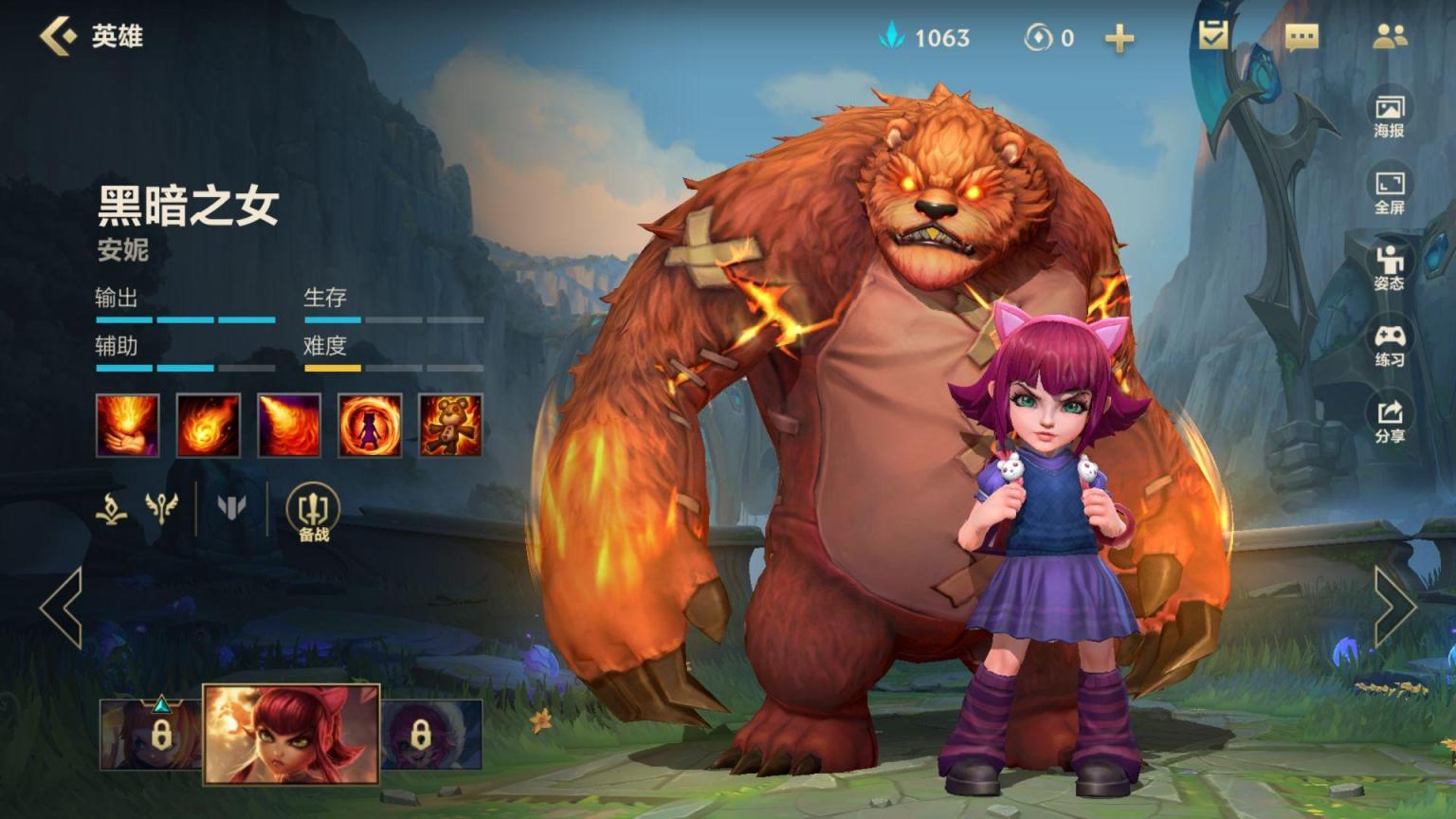Tap the 分享 share button
This screenshot has width=1456, height=819.
(1389, 421)
